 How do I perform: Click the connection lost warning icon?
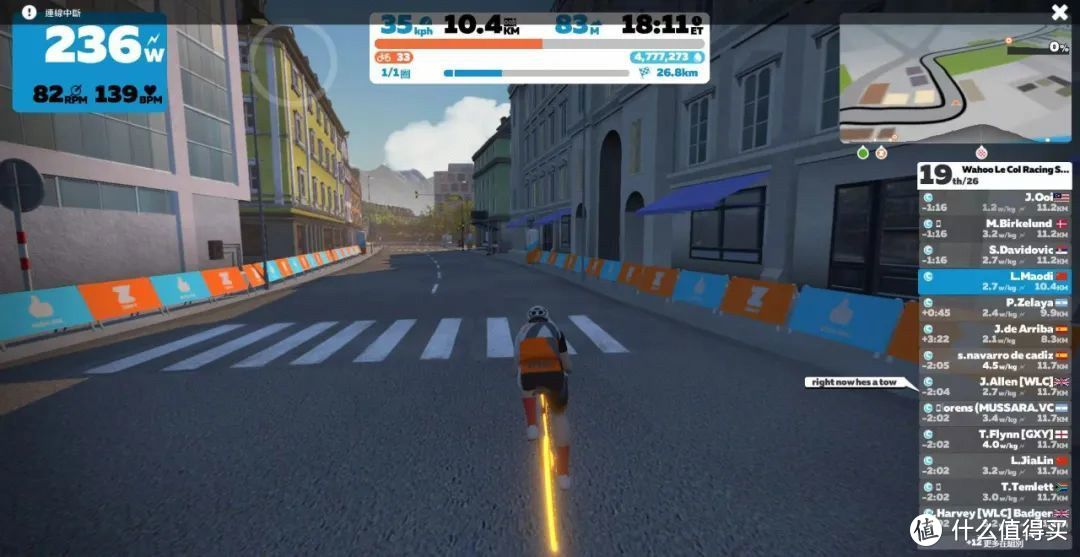pyautogui.click(x=27, y=13)
